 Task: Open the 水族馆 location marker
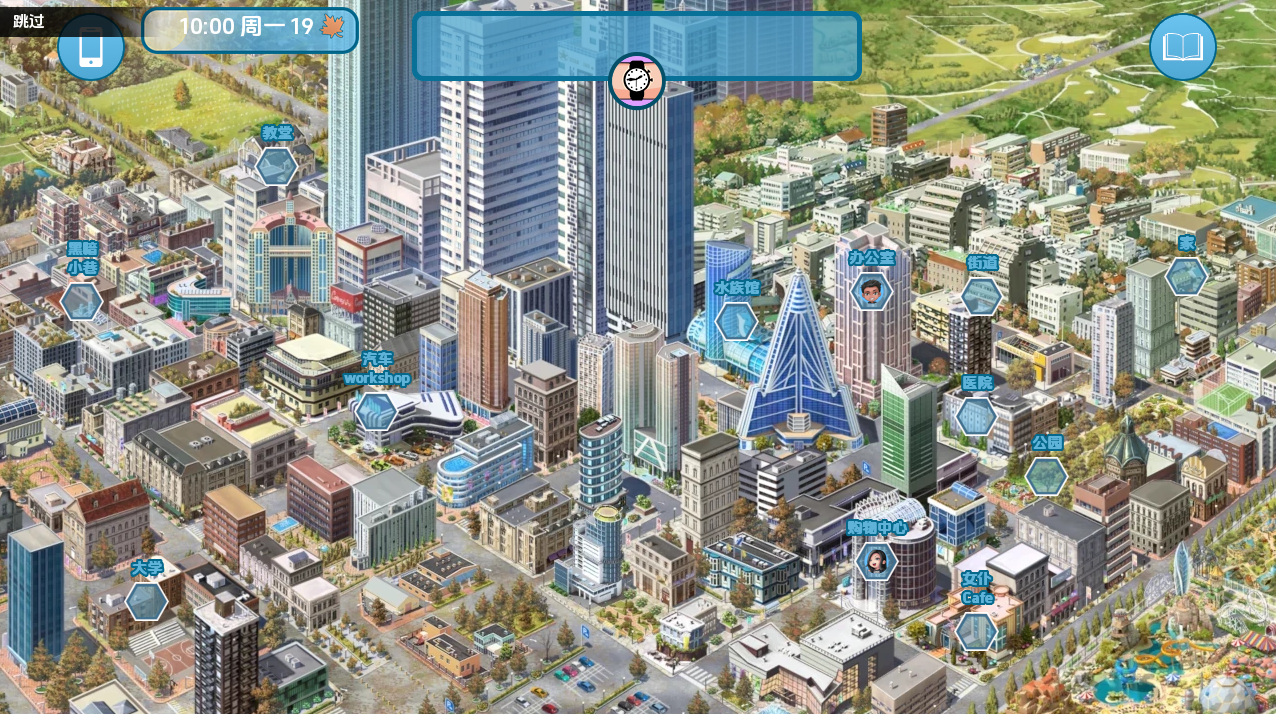pos(736,321)
